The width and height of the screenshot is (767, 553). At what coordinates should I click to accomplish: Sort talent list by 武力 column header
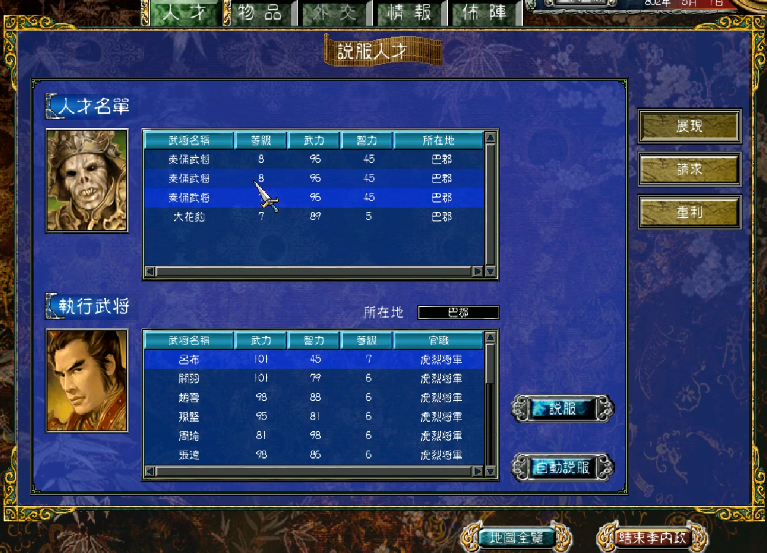(313, 141)
